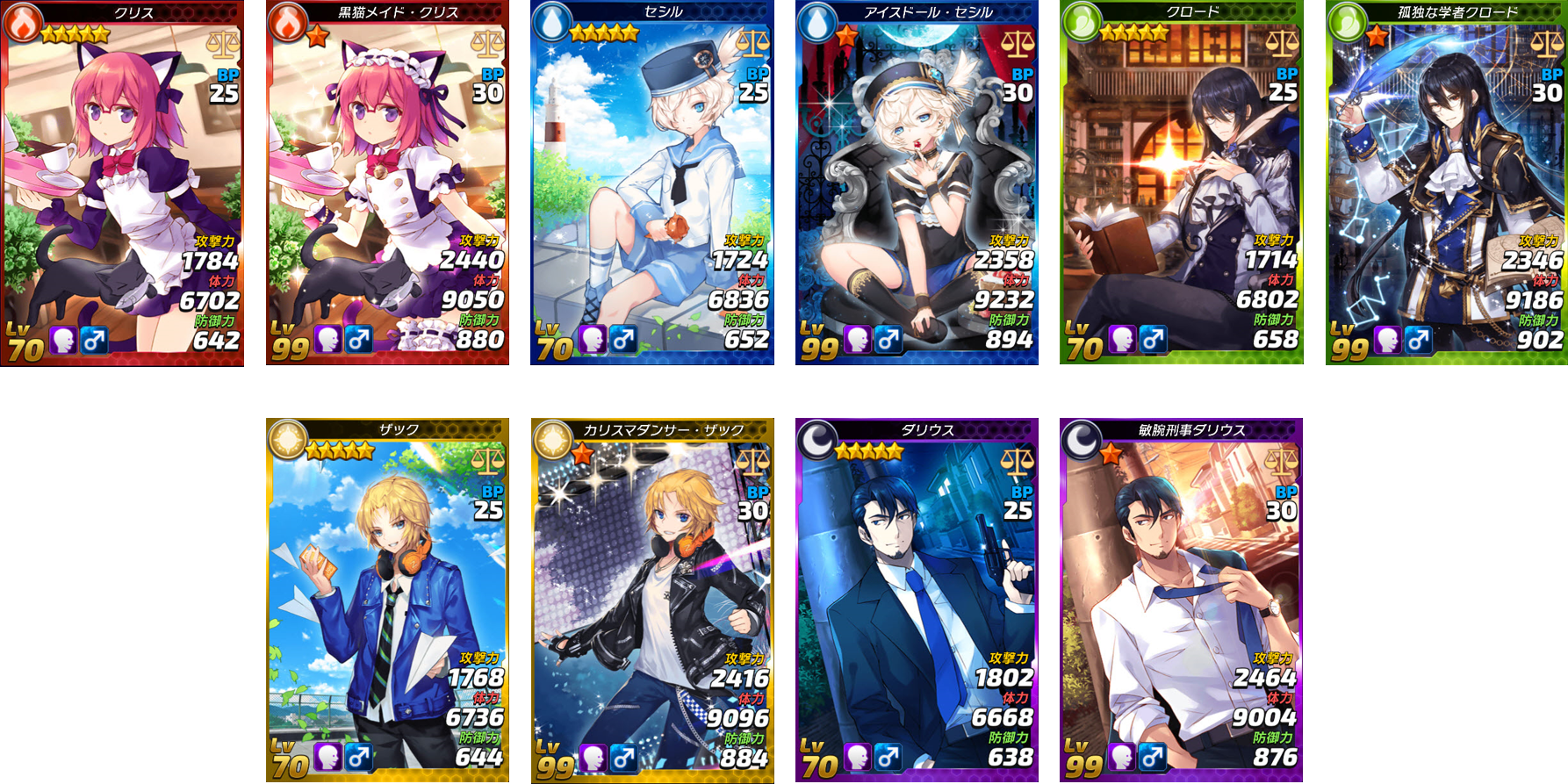The width and height of the screenshot is (1568, 784).
Task: Pick the セシル water card
Action: (x=651, y=183)
